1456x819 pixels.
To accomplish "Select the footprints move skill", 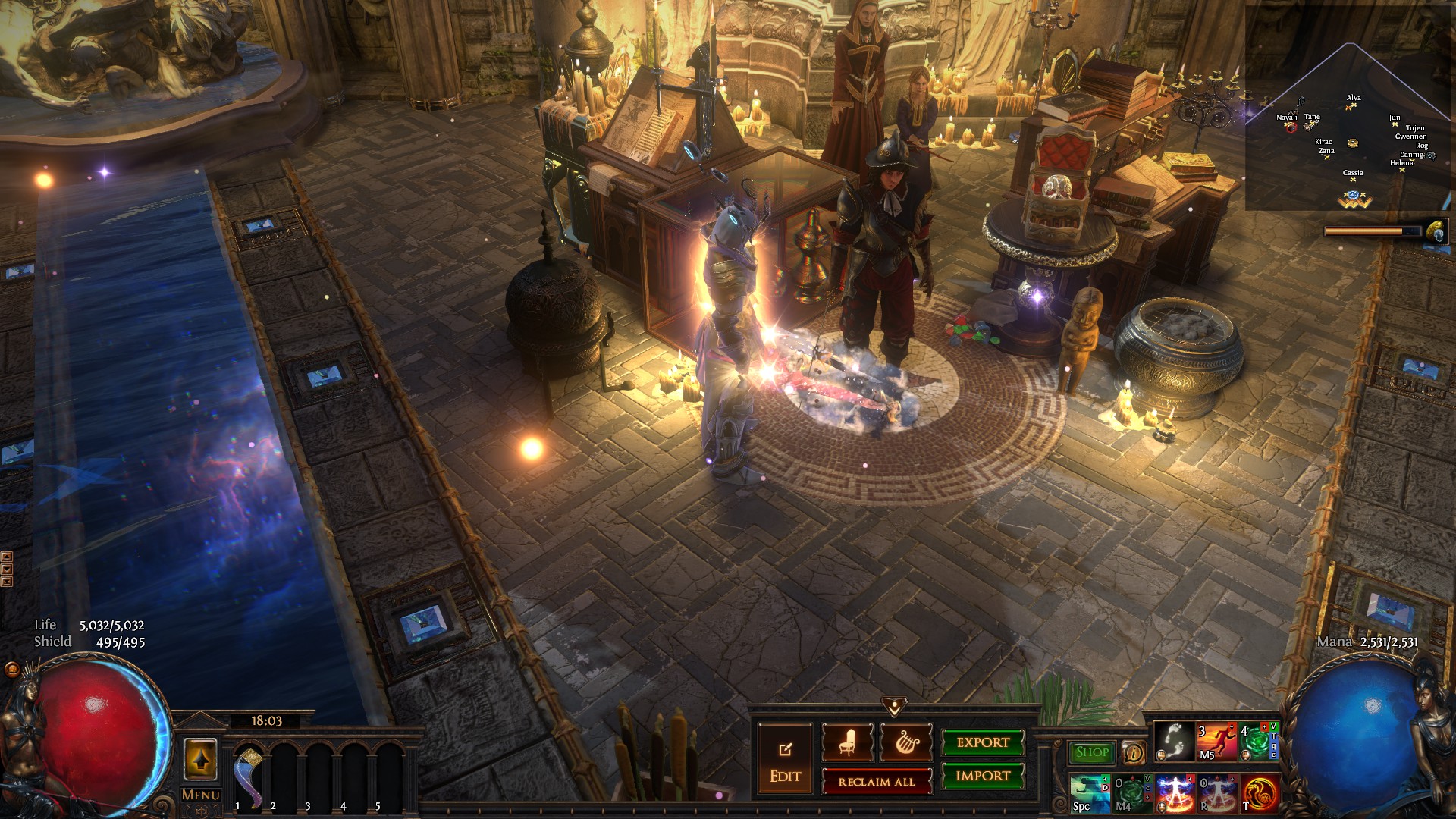I will (1175, 742).
